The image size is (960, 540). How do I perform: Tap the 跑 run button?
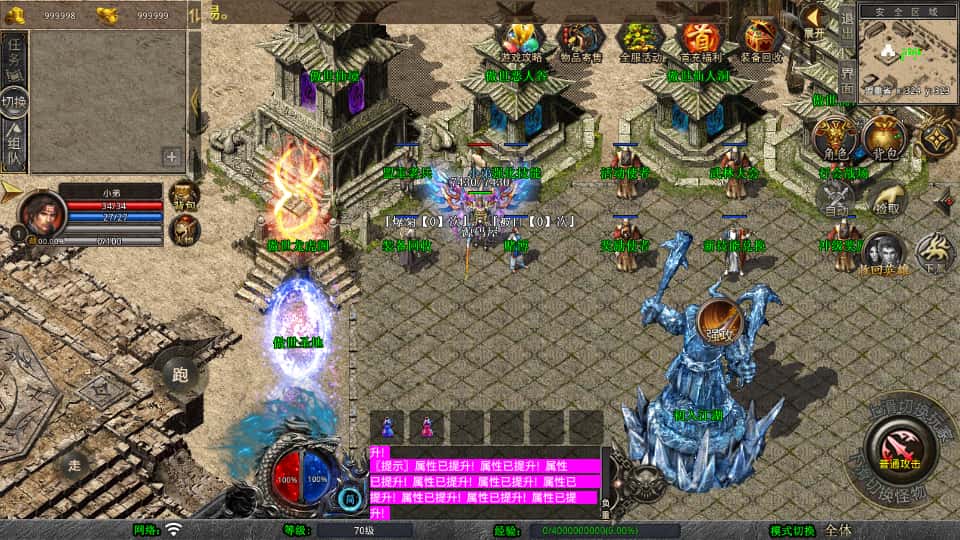(x=180, y=375)
